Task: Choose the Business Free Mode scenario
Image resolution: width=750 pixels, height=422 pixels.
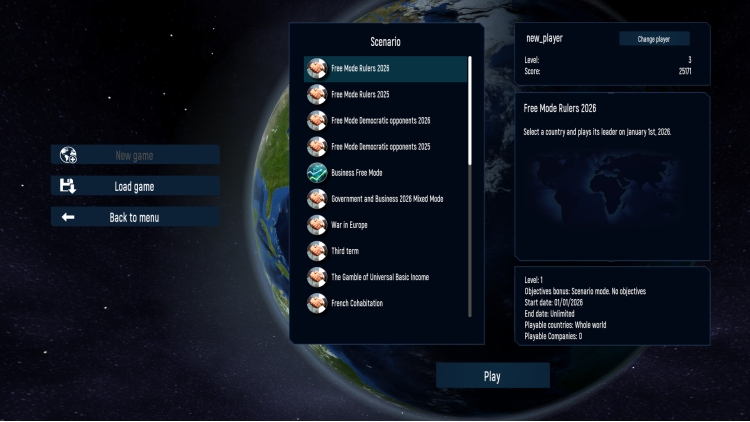Action: 385,173
